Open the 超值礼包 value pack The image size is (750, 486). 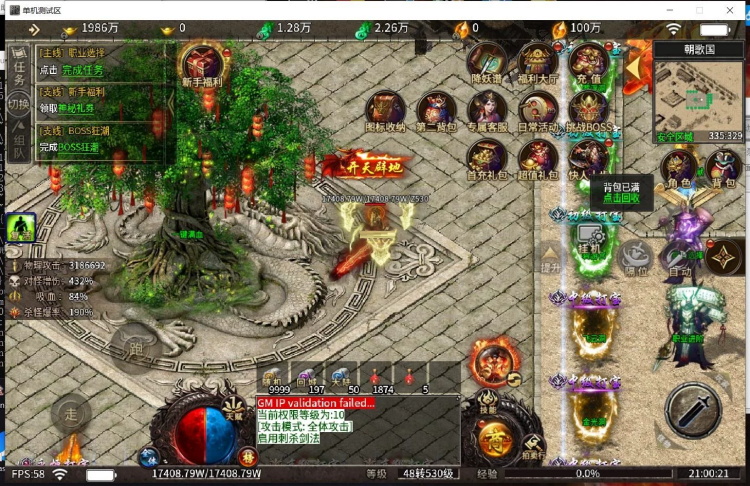click(x=538, y=158)
